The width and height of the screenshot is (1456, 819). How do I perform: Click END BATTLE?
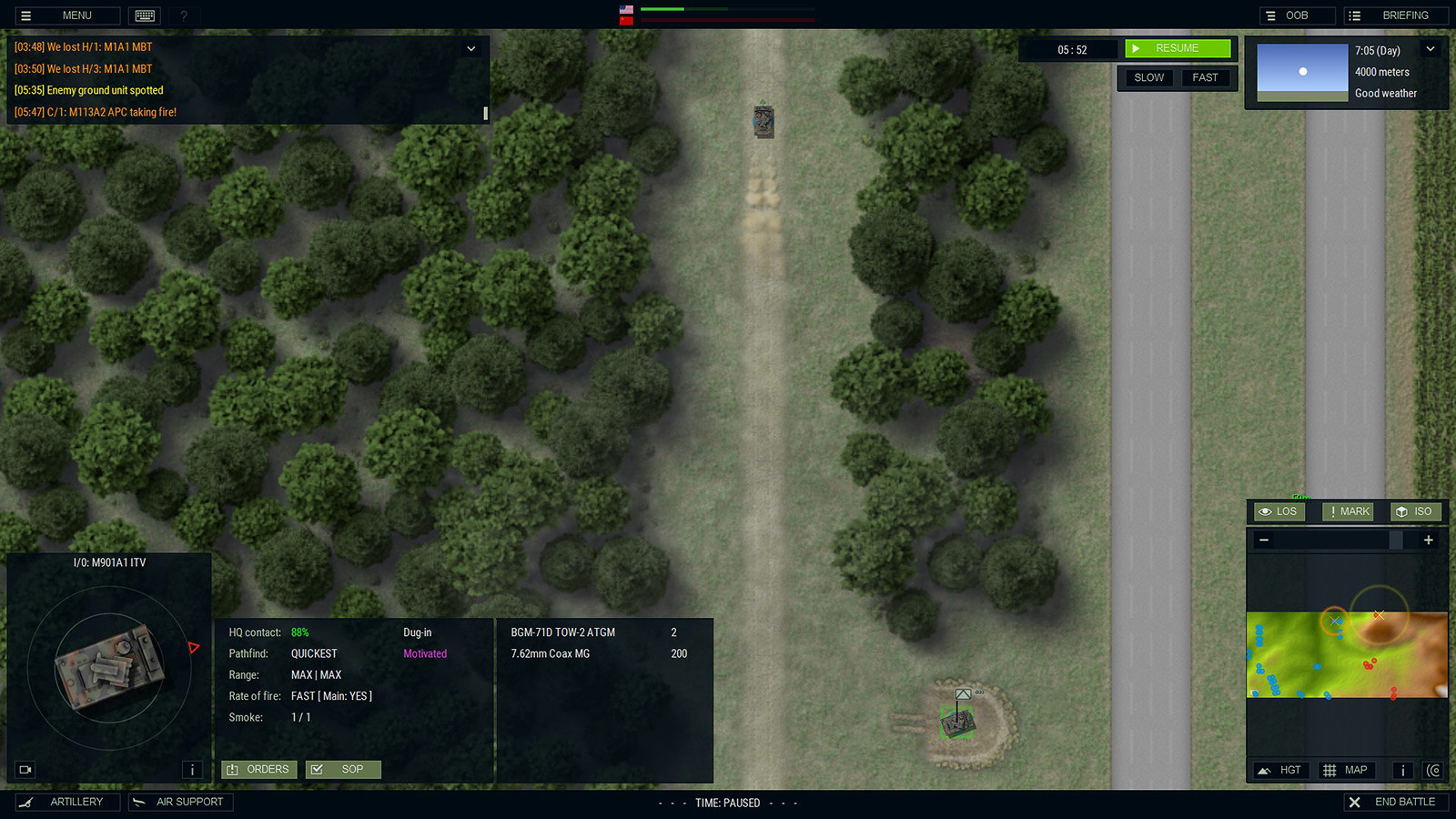[1396, 802]
